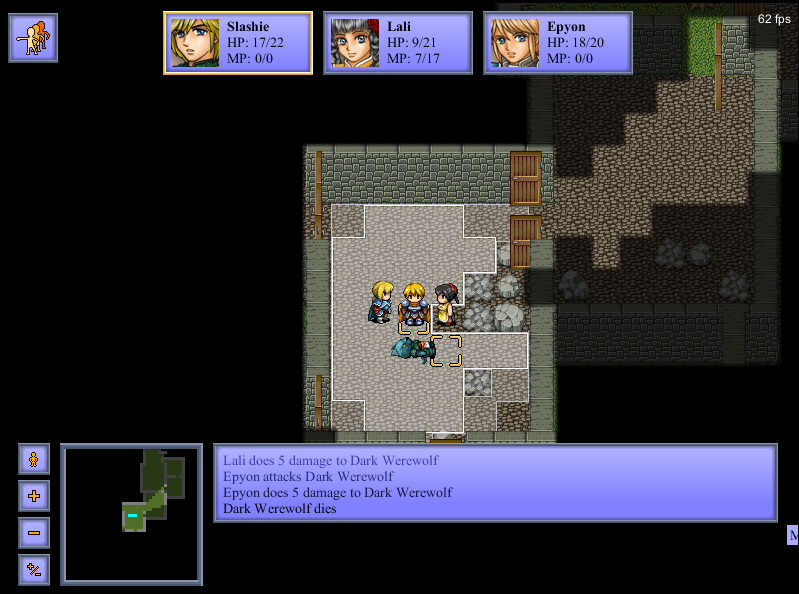Open the combat message log
799x594 pixels.
pyautogui.click(x=495, y=484)
